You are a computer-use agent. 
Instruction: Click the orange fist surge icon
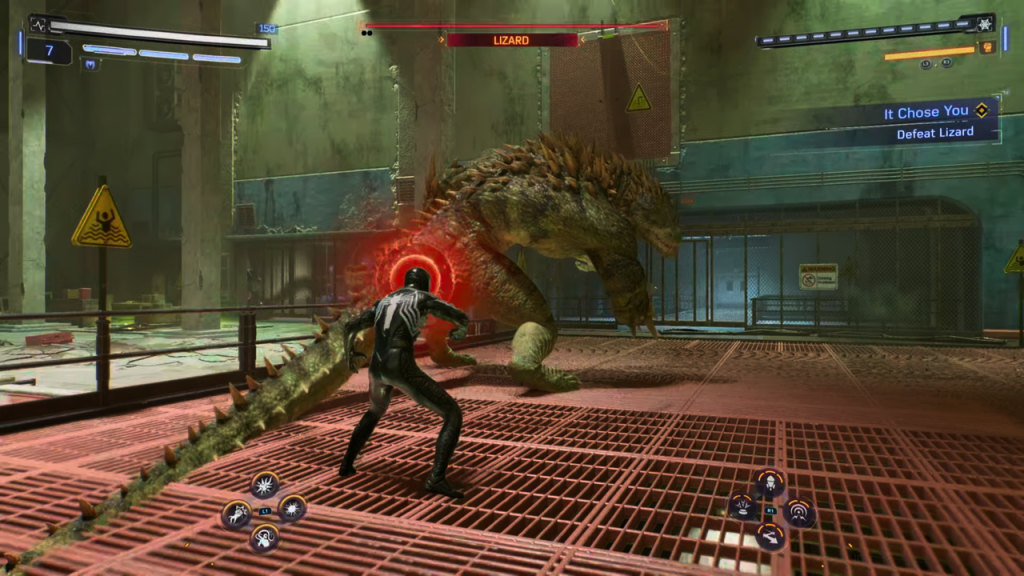point(987,47)
